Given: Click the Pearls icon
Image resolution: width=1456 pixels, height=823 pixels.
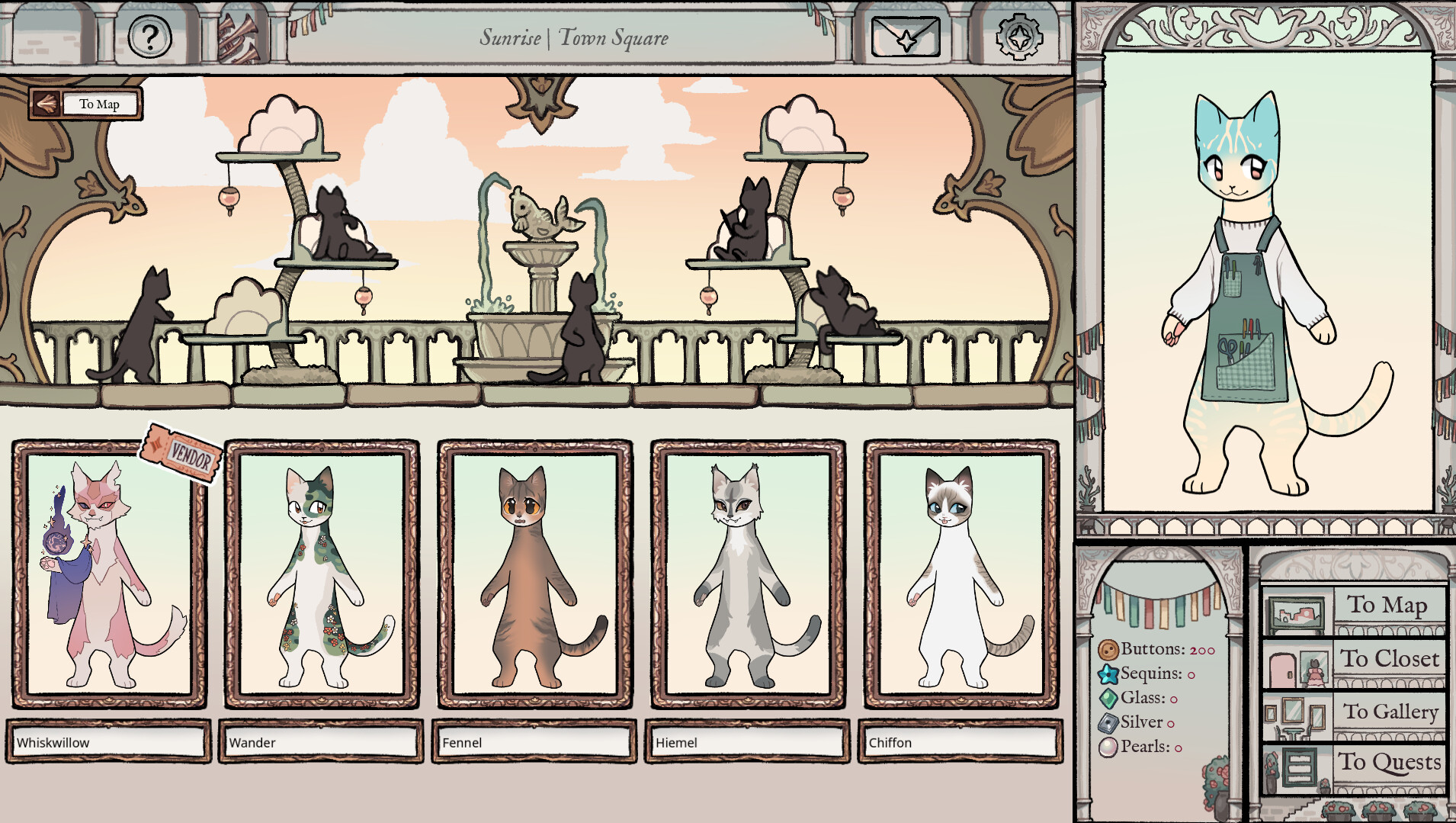Looking at the screenshot, I should (x=1107, y=747).
